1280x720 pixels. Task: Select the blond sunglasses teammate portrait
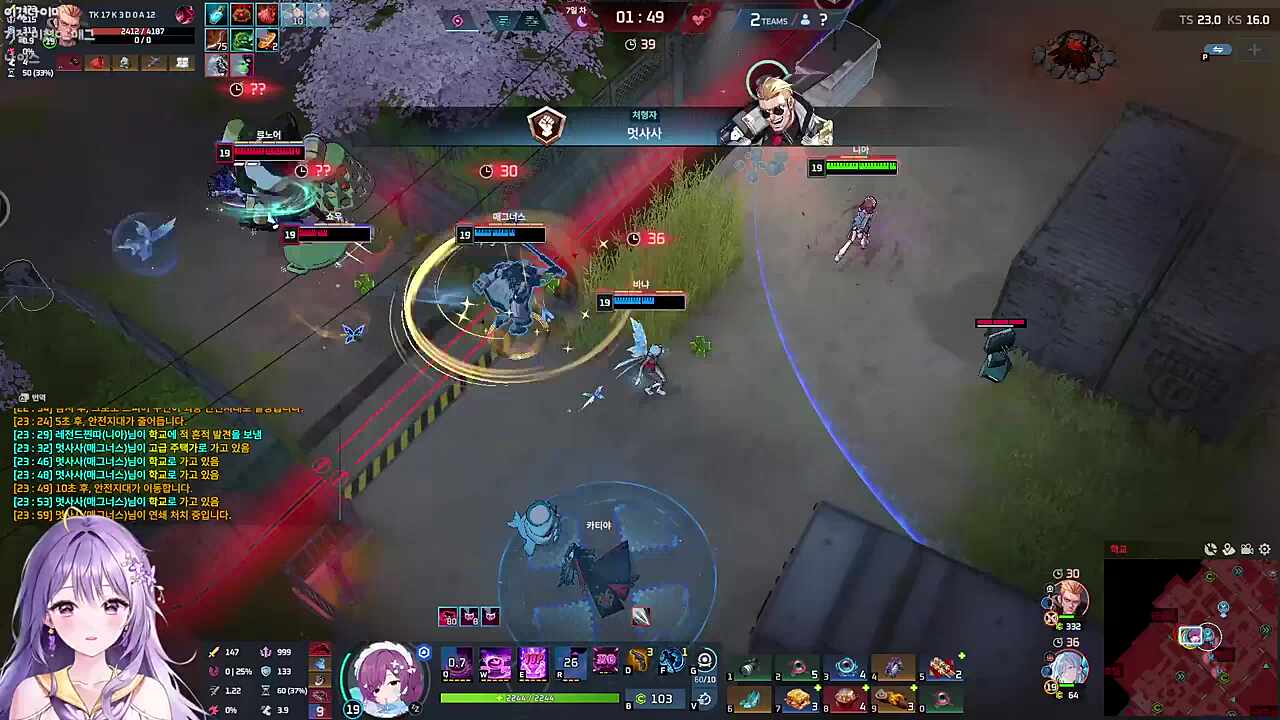click(x=1069, y=599)
